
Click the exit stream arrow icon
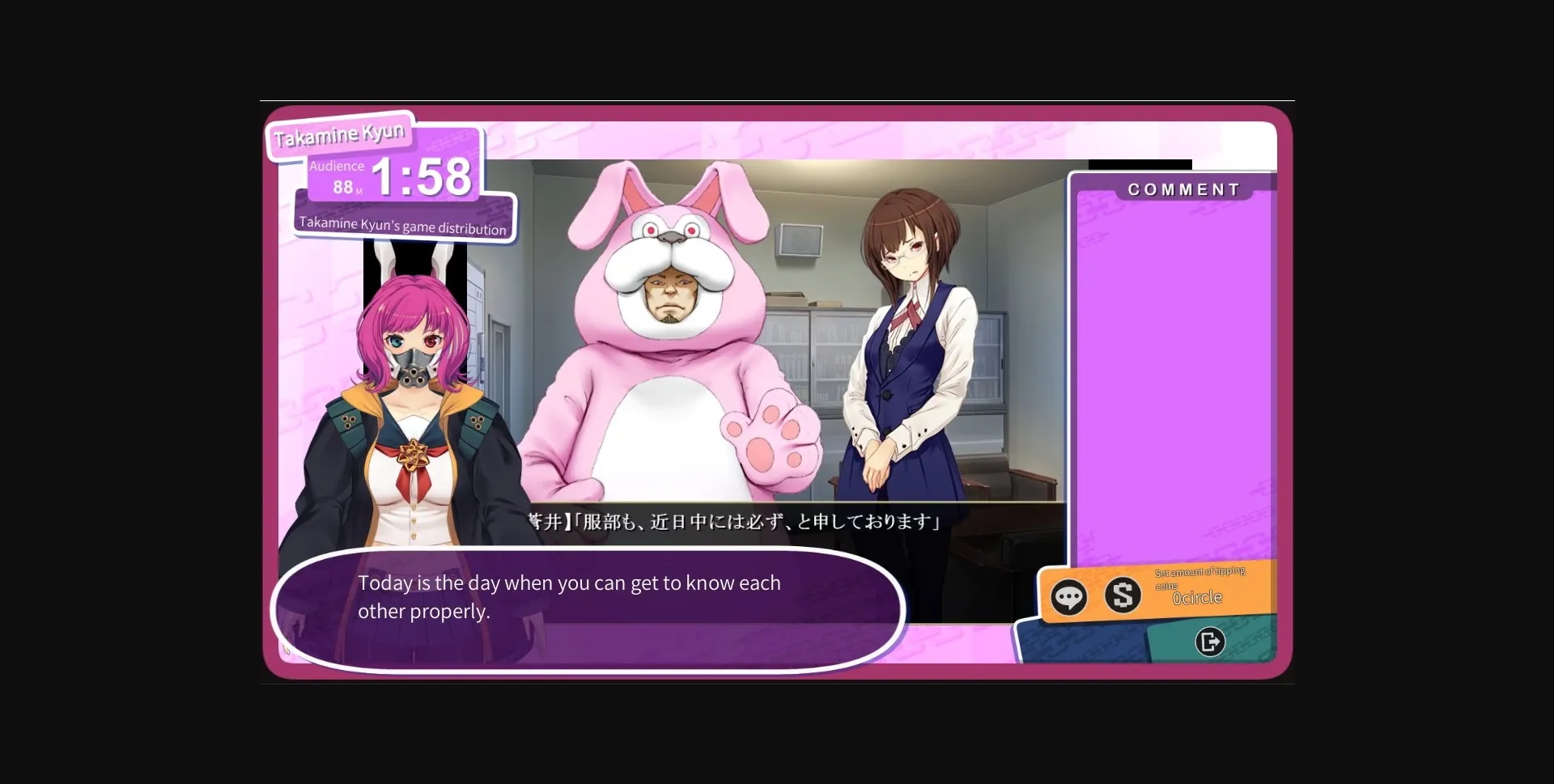[1209, 642]
